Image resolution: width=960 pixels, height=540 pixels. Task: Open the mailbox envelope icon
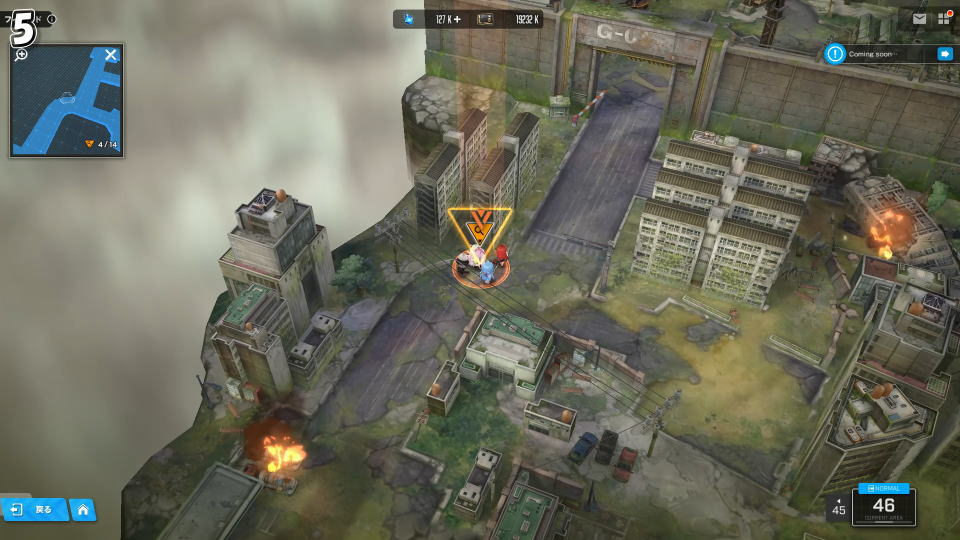click(919, 18)
